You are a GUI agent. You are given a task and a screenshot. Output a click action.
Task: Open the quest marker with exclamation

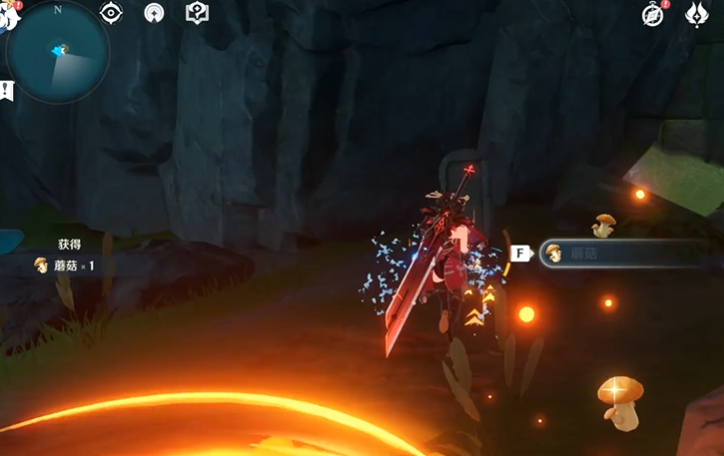tap(7, 90)
